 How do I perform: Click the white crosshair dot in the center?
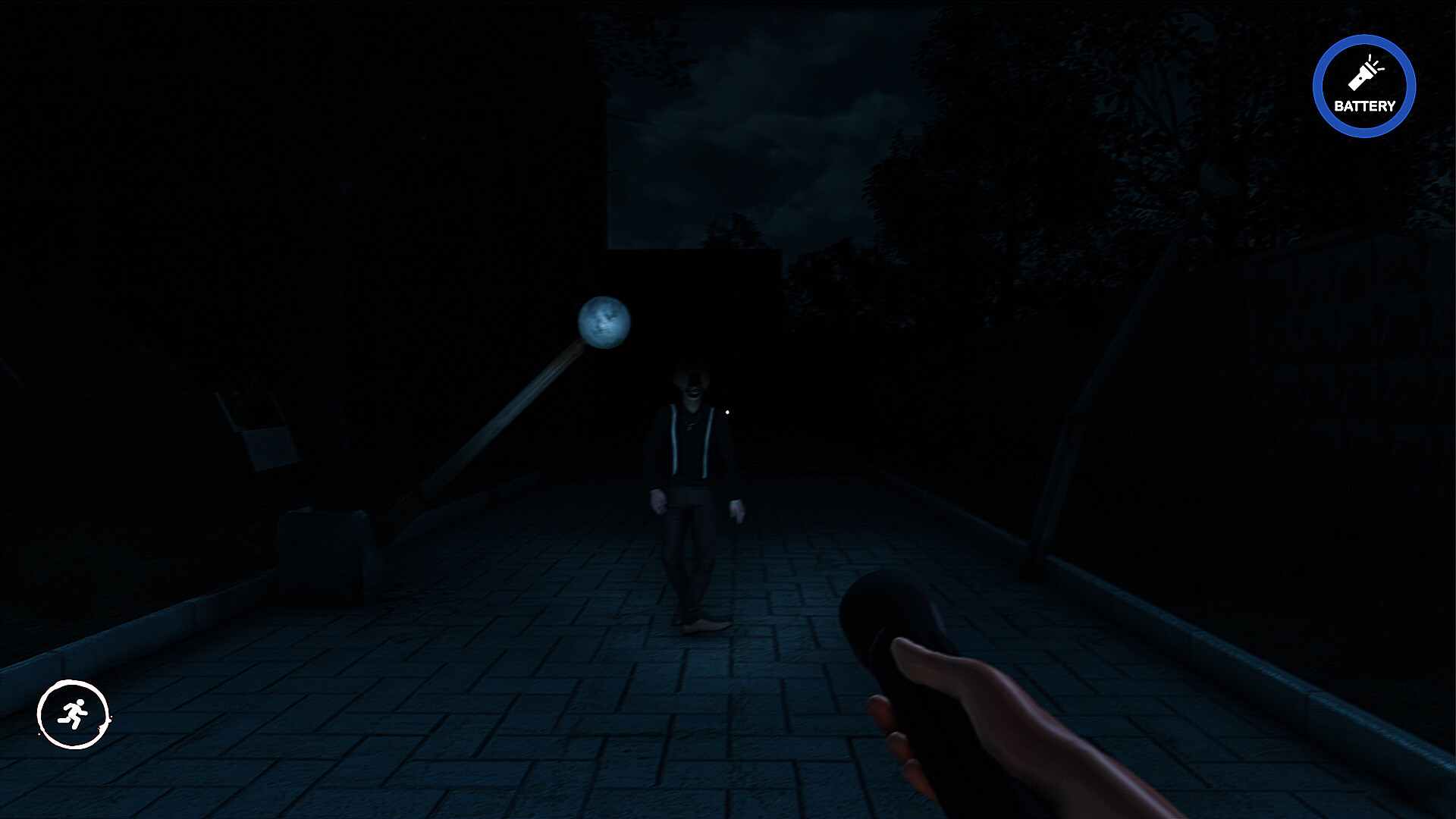tap(726, 411)
